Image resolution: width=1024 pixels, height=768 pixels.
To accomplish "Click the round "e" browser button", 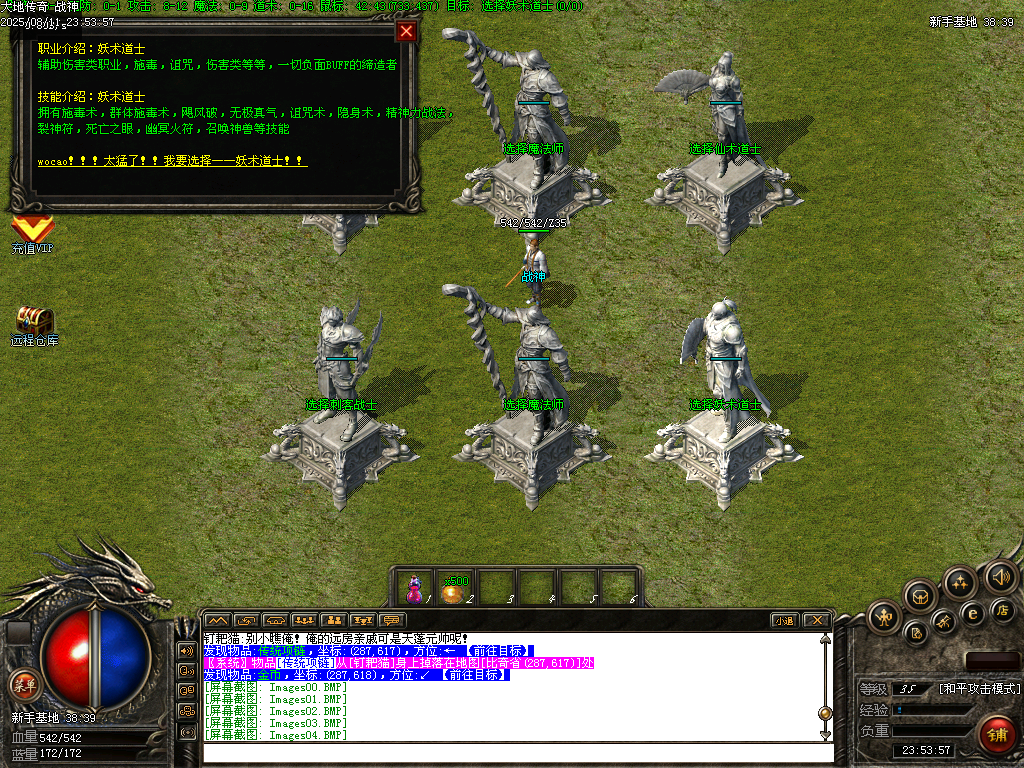I will coord(971,613).
